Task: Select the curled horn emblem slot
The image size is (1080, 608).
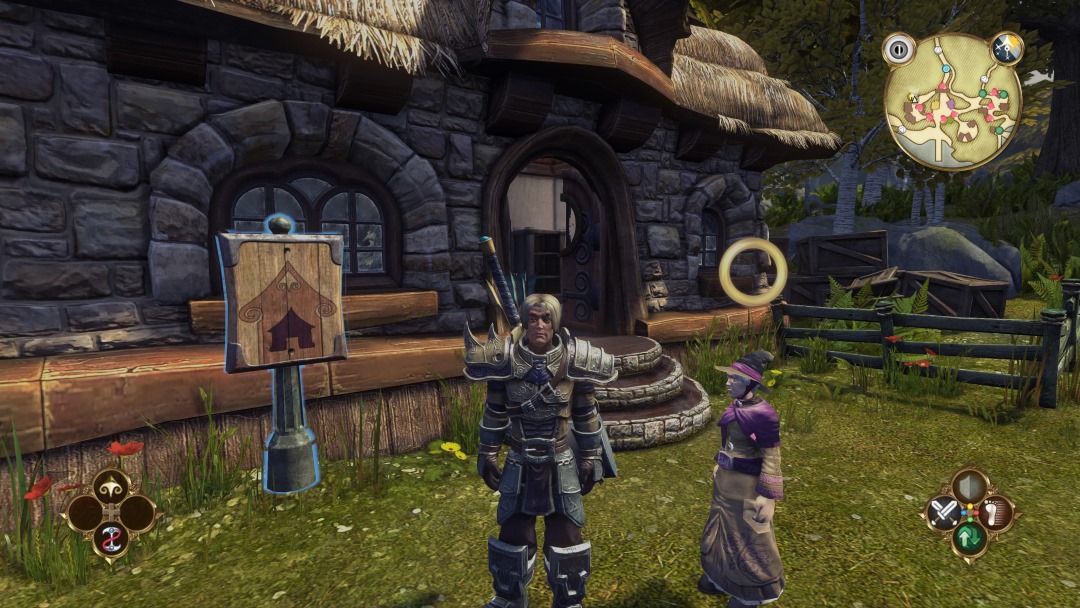Action: 111,487
